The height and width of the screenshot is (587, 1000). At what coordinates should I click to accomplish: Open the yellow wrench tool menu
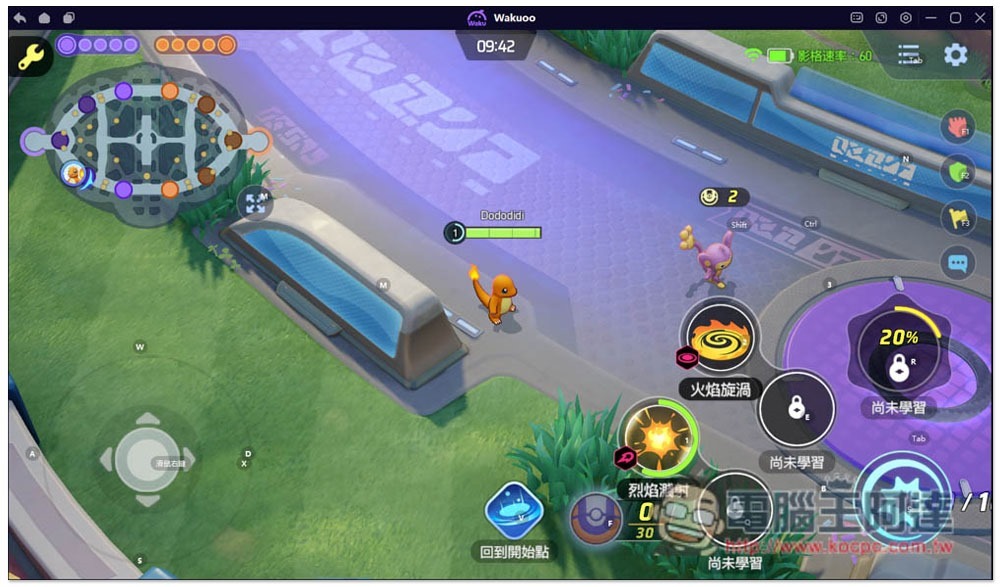(31, 55)
